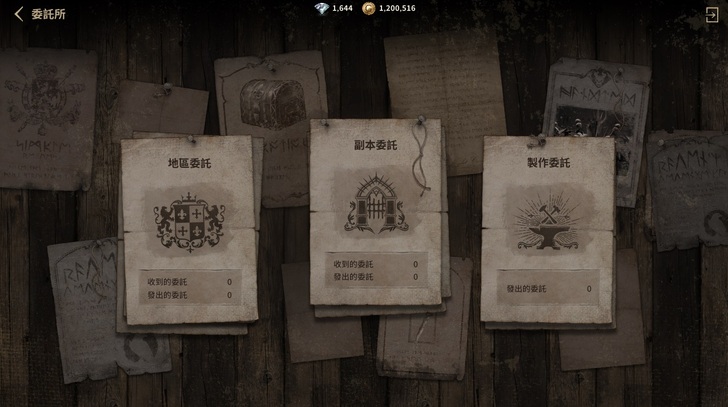
Task: Click the exit door icon
Action: point(711,14)
